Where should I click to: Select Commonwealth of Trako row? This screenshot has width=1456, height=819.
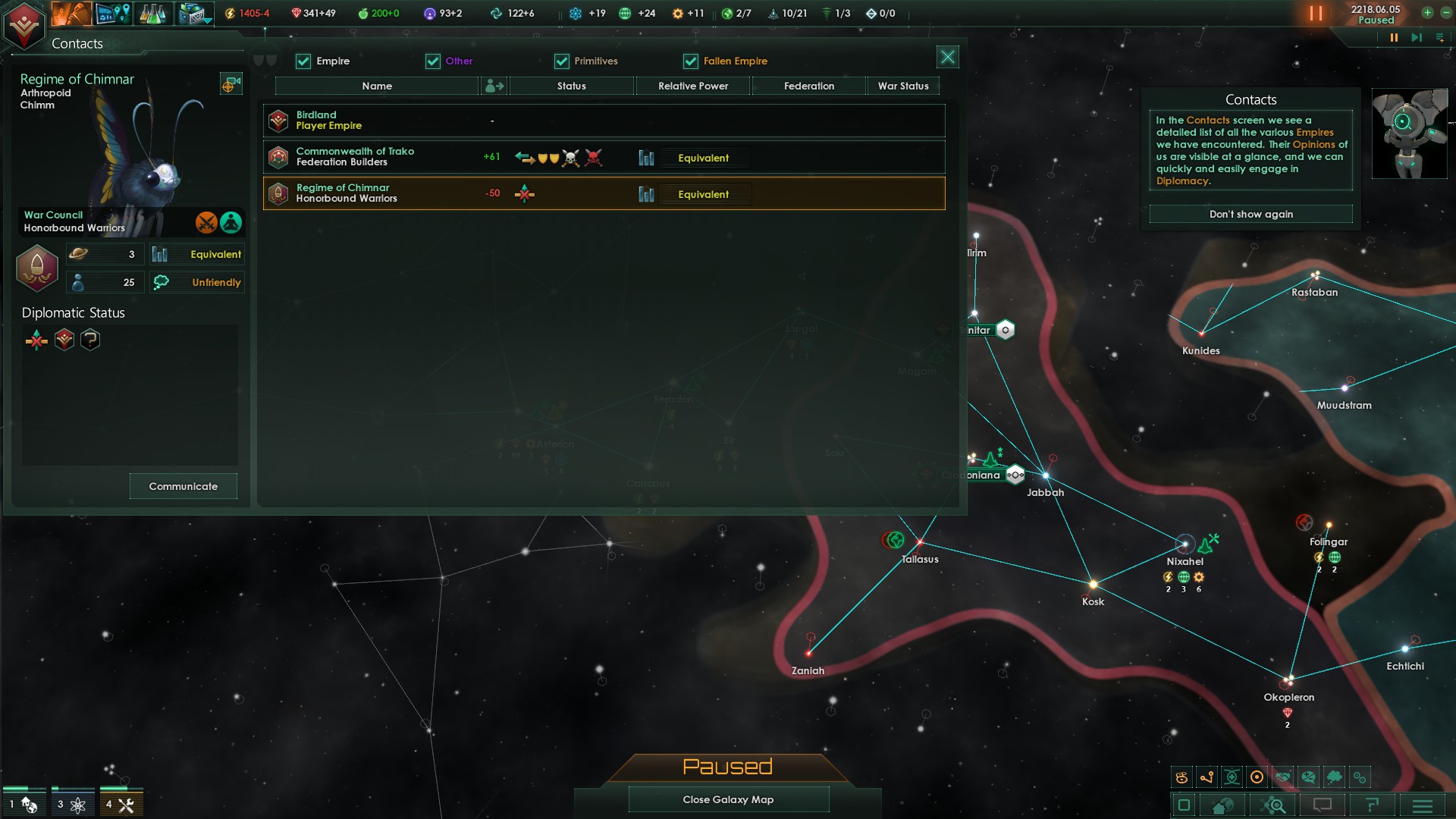click(x=604, y=157)
